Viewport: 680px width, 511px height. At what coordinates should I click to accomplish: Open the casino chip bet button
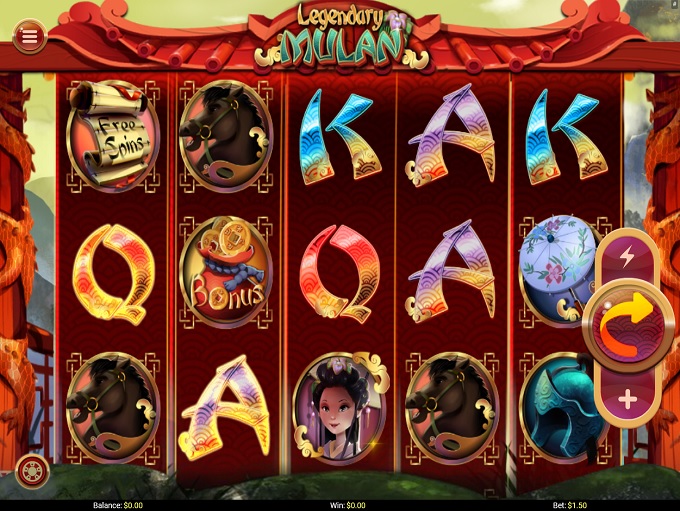[33, 470]
